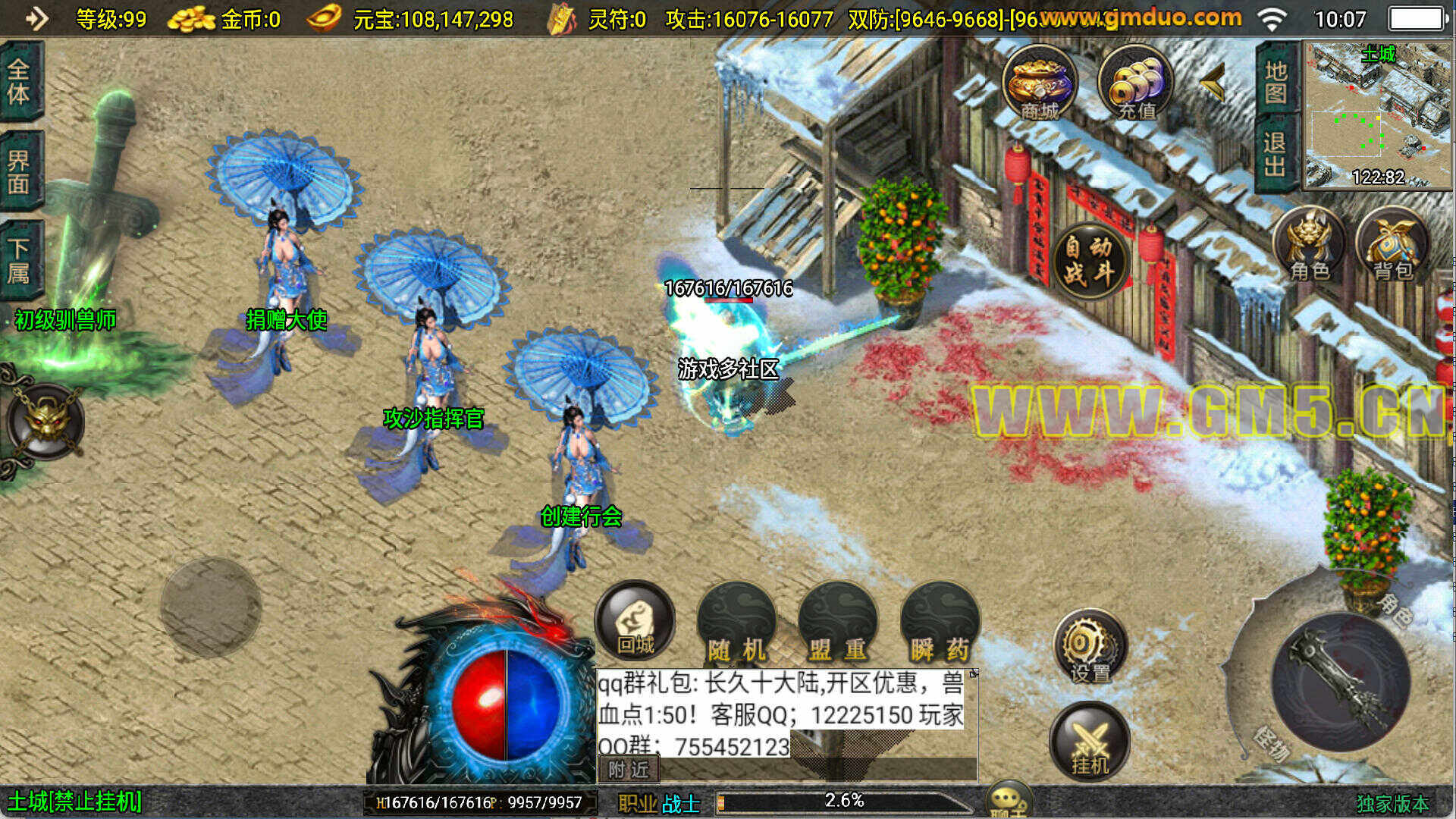Select the 全体 tab
The width and height of the screenshot is (1456, 819).
(x=20, y=82)
